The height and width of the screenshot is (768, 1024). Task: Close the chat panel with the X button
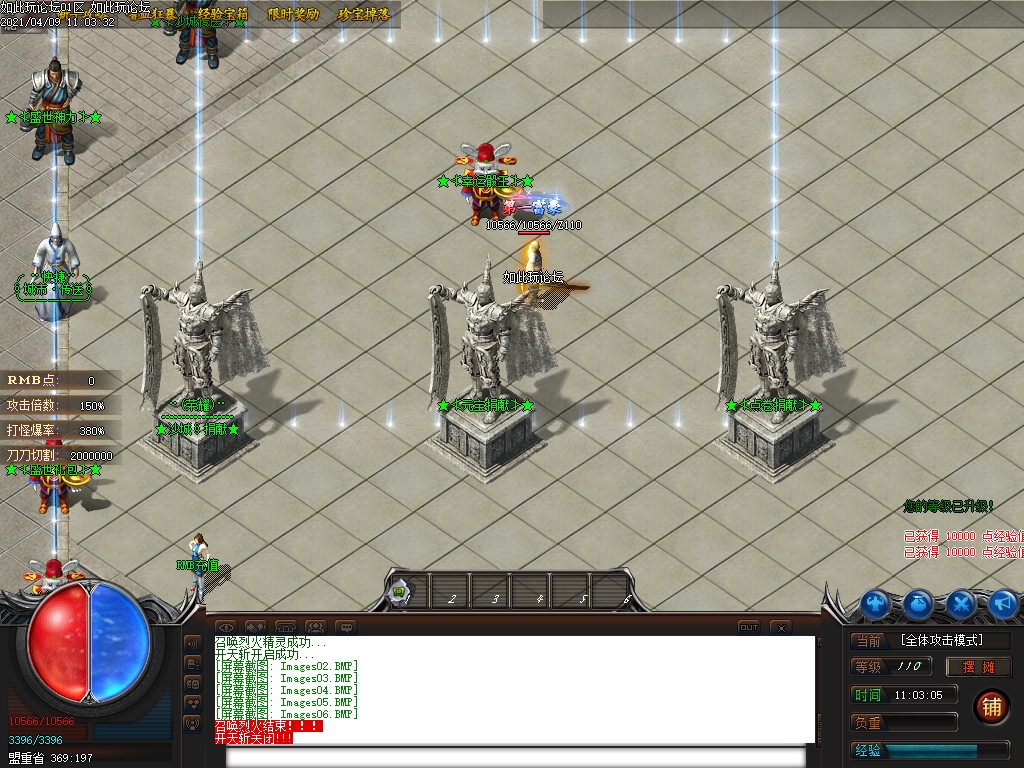[780, 627]
